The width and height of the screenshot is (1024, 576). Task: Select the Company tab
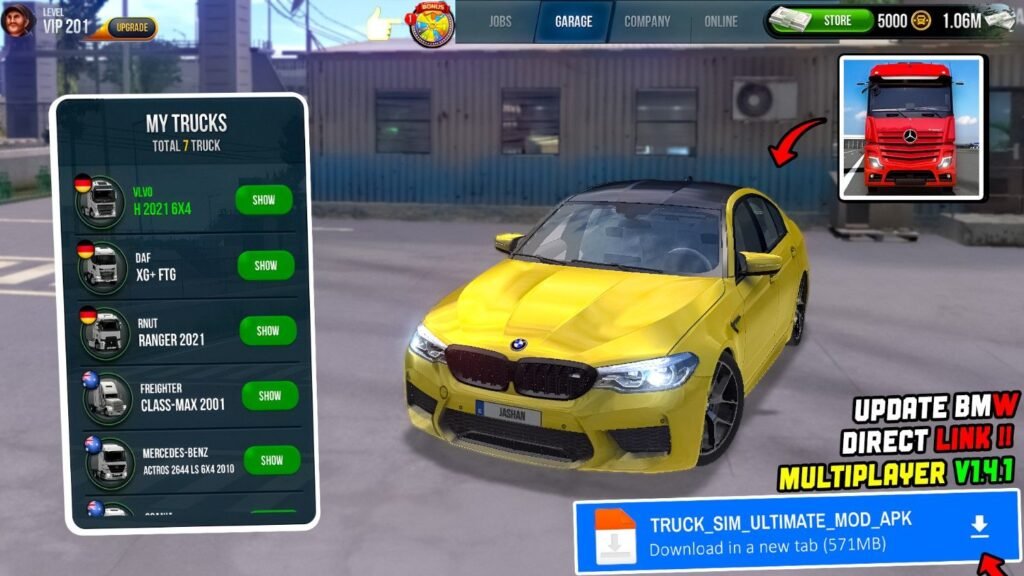[647, 21]
